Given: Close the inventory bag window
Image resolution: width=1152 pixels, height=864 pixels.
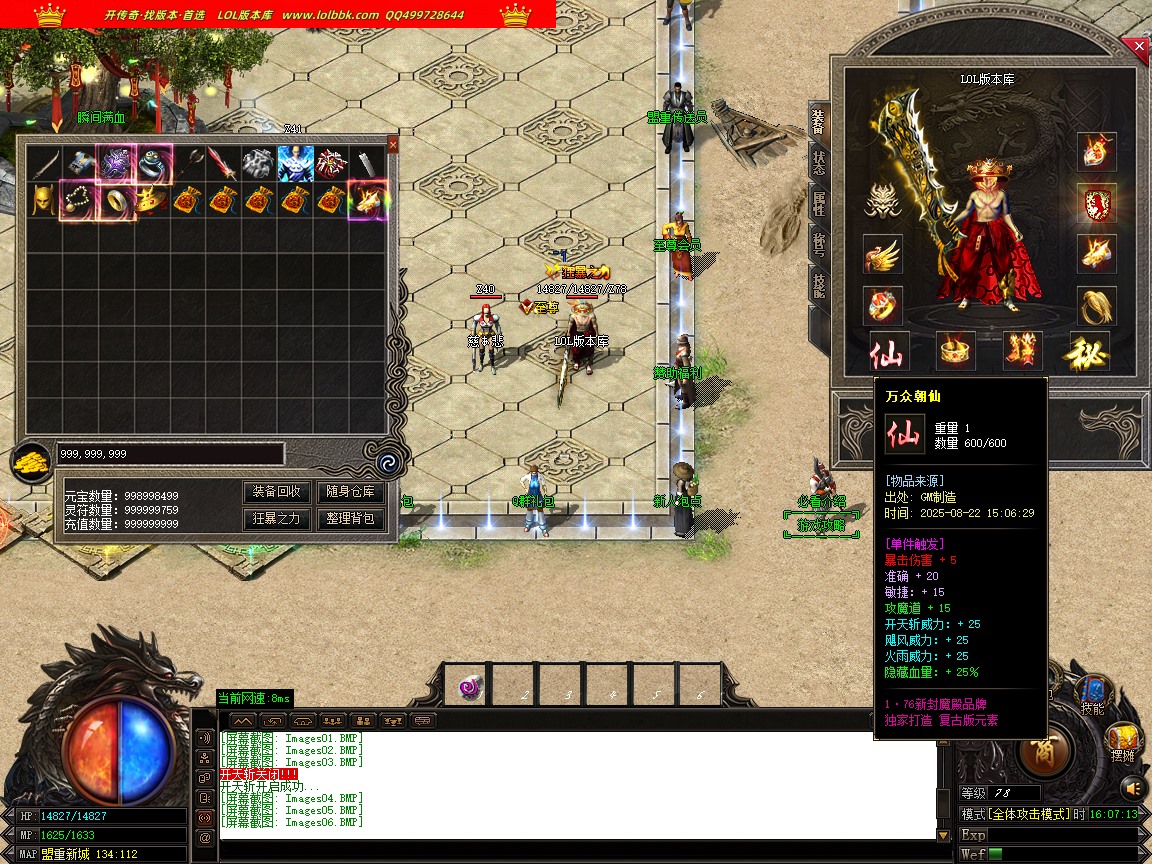Looking at the screenshot, I should click(392, 145).
